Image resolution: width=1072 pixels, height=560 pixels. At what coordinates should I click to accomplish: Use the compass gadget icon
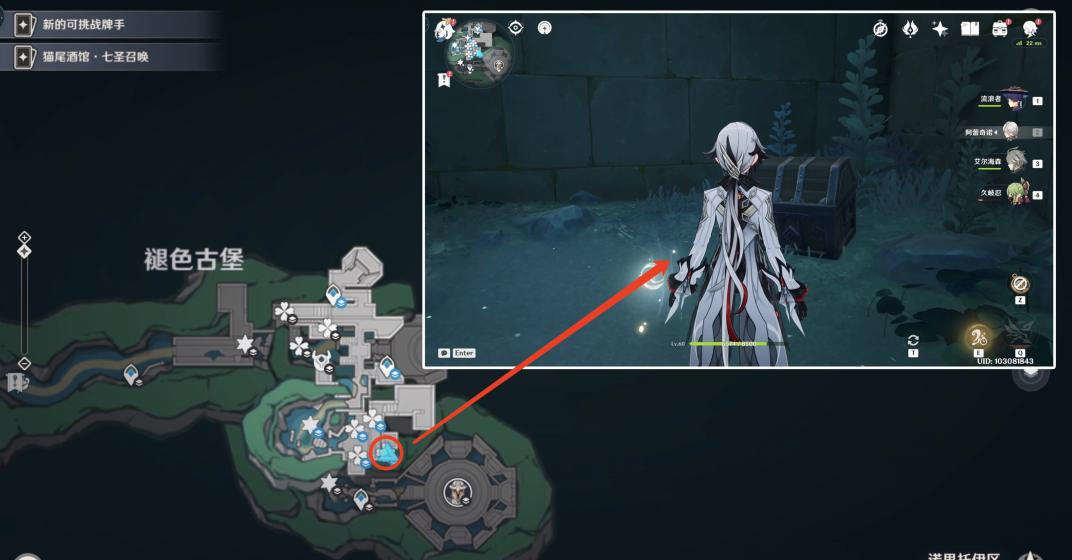point(1019,285)
